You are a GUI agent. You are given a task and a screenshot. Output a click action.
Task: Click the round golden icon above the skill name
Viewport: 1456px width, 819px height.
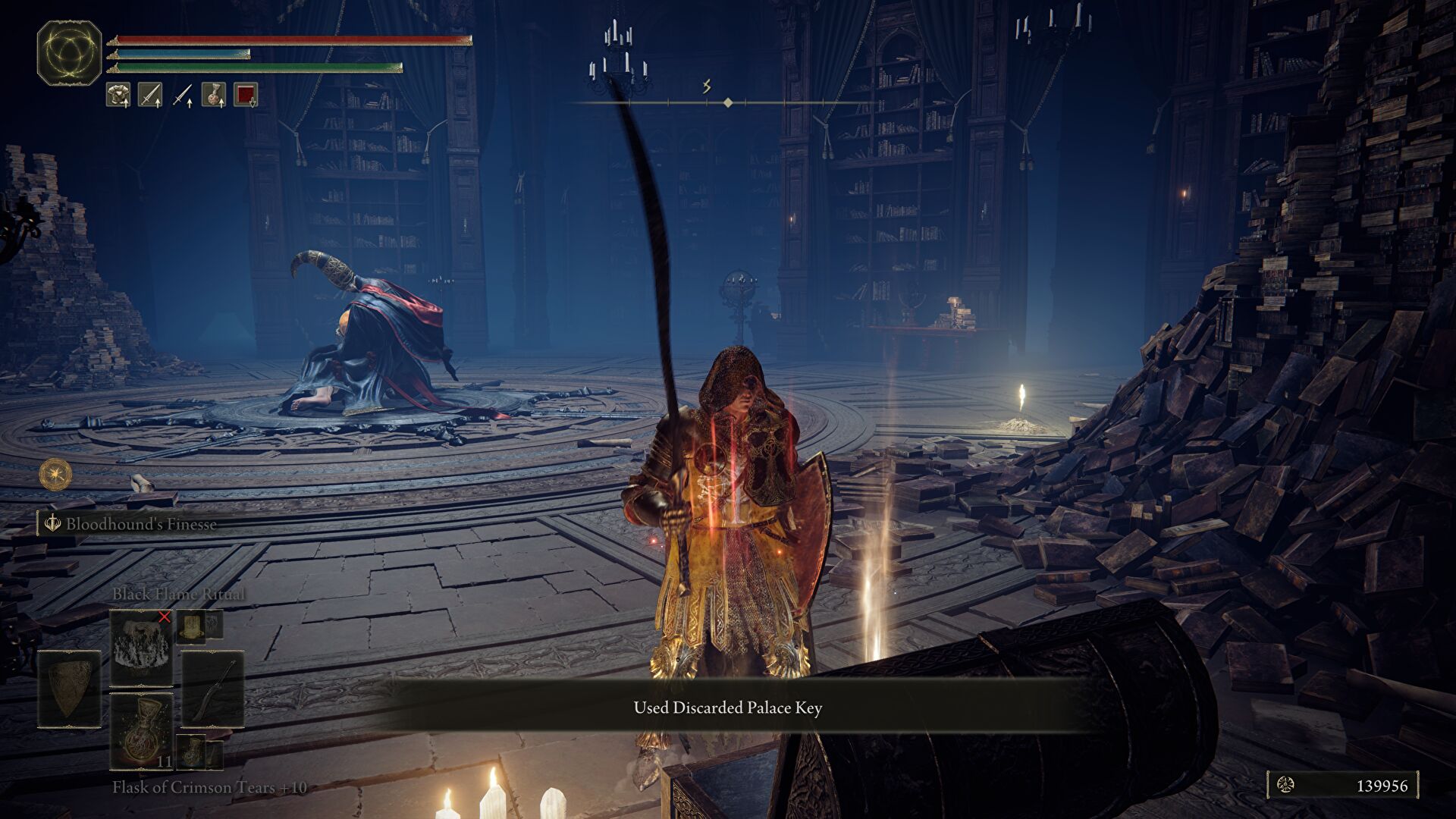pyautogui.click(x=55, y=475)
